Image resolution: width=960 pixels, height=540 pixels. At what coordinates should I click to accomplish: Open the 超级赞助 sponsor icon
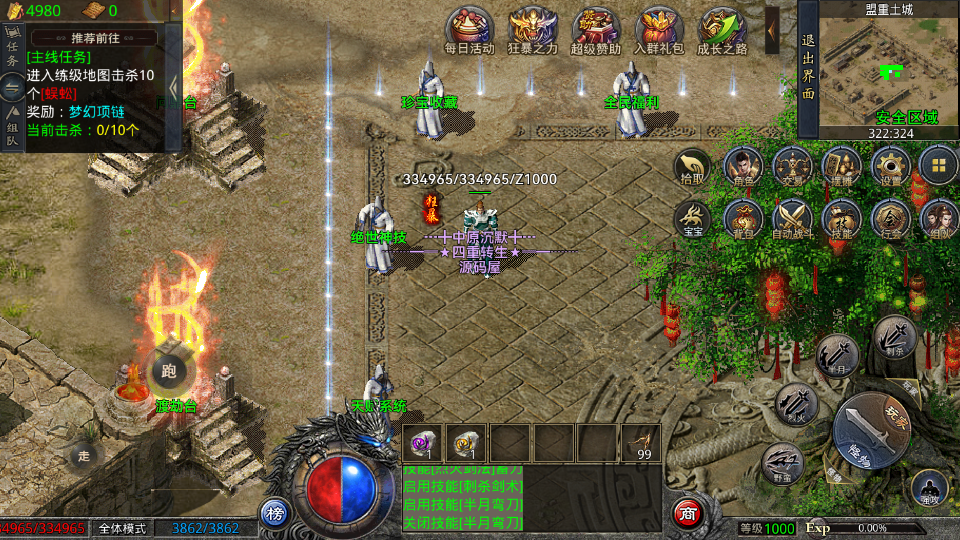click(x=595, y=30)
